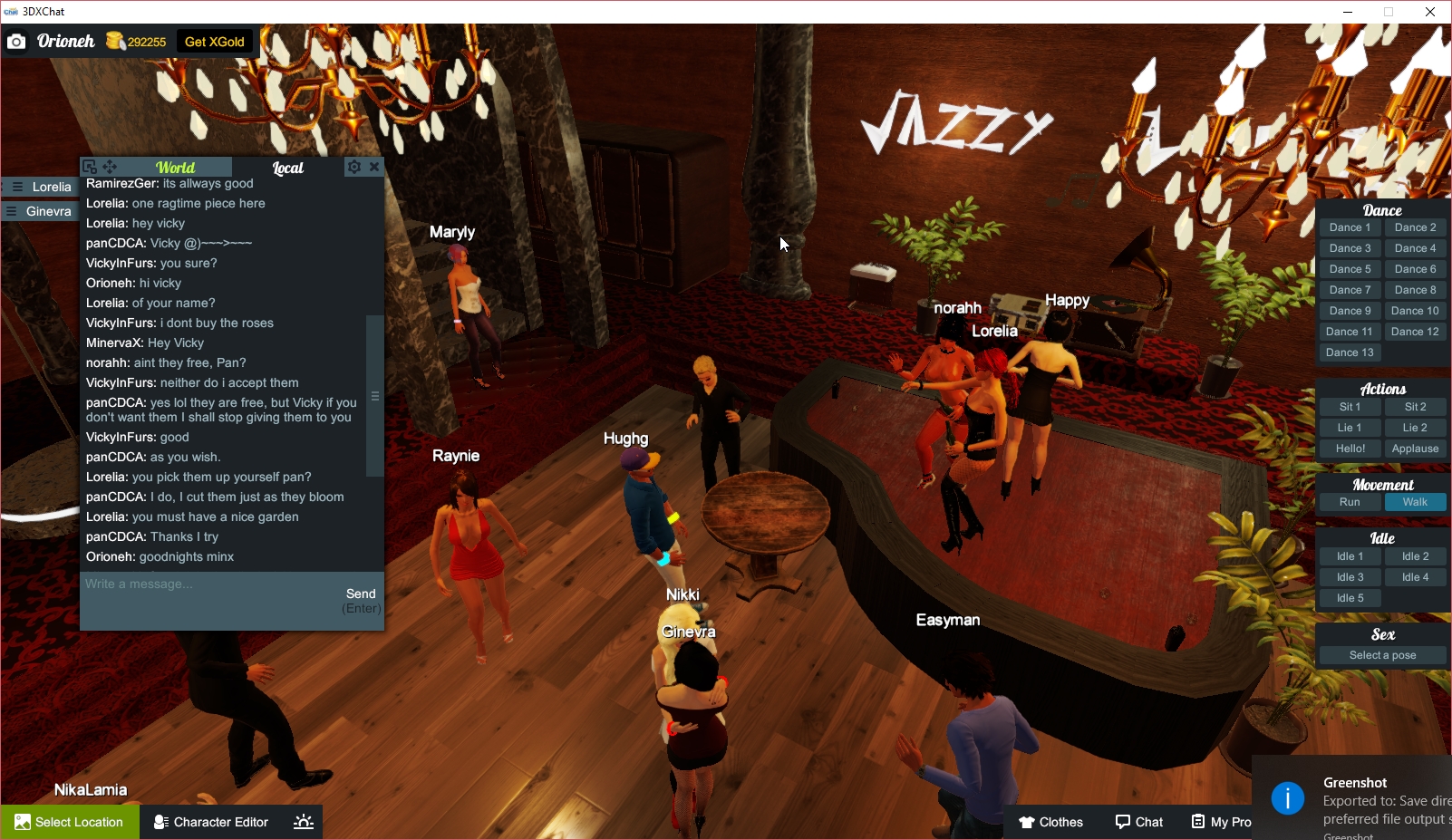1452x840 pixels.
Task: Select the World chat tab
Action: pos(175,167)
